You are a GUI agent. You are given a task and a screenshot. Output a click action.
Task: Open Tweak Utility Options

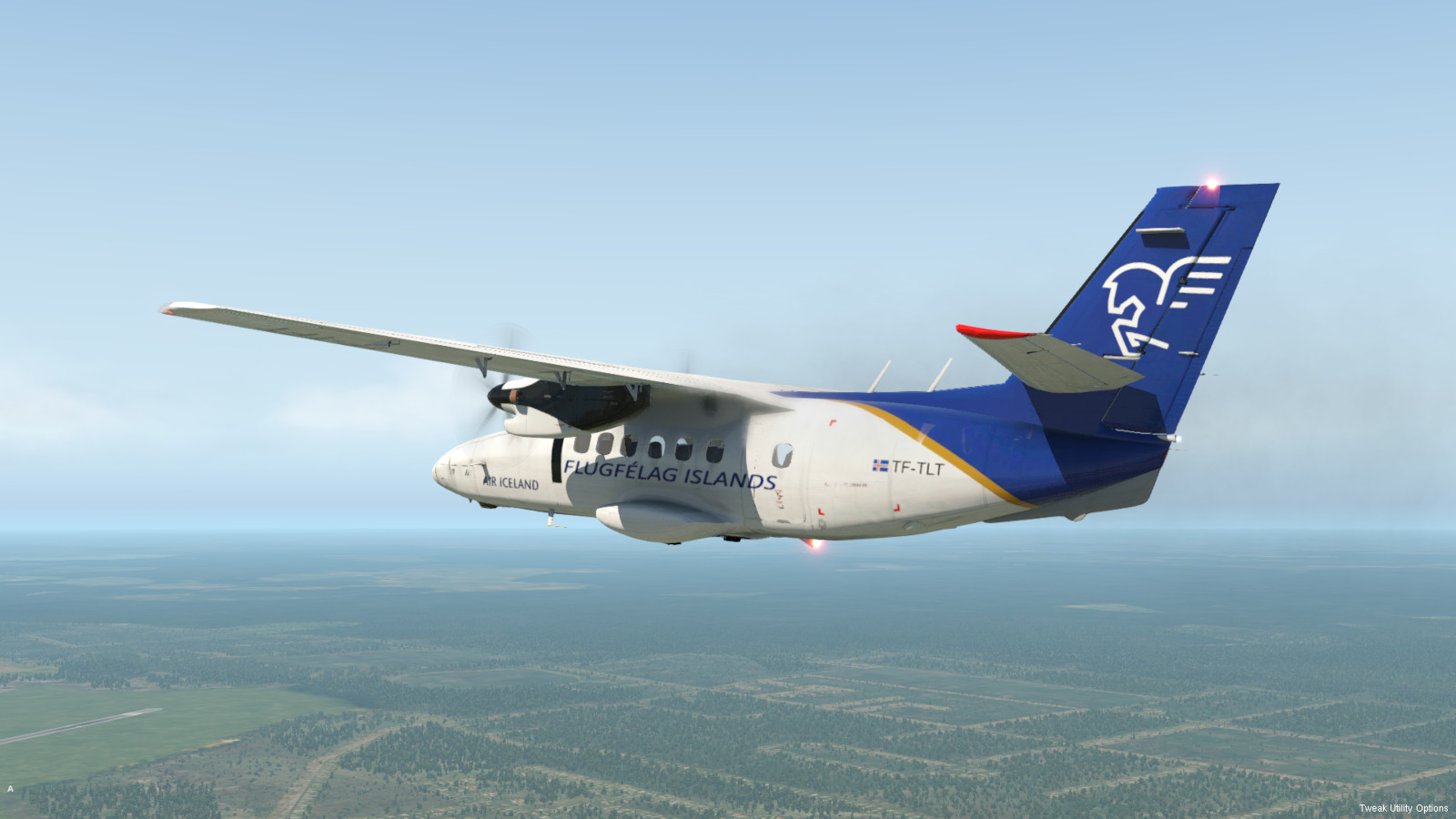pos(1403,808)
